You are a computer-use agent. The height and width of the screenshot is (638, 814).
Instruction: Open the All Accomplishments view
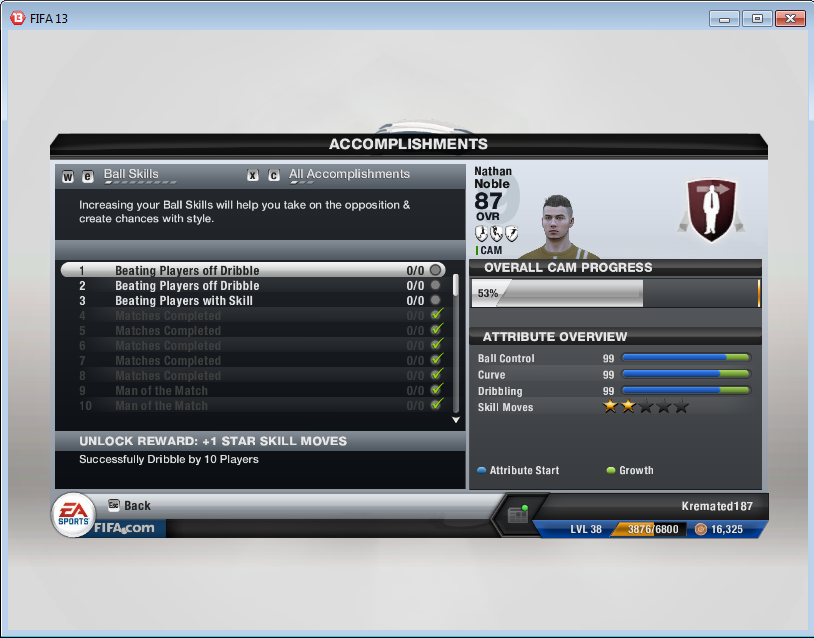point(349,175)
